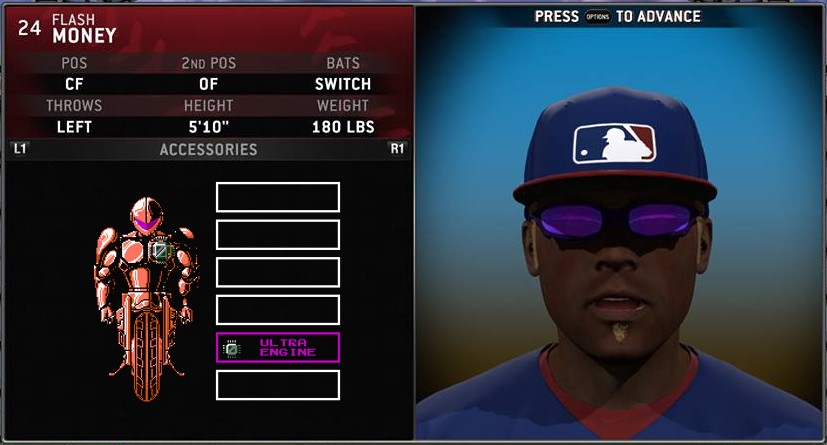Select the LEFT throws setting
The image size is (827, 445).
click(x=74, y=127)
